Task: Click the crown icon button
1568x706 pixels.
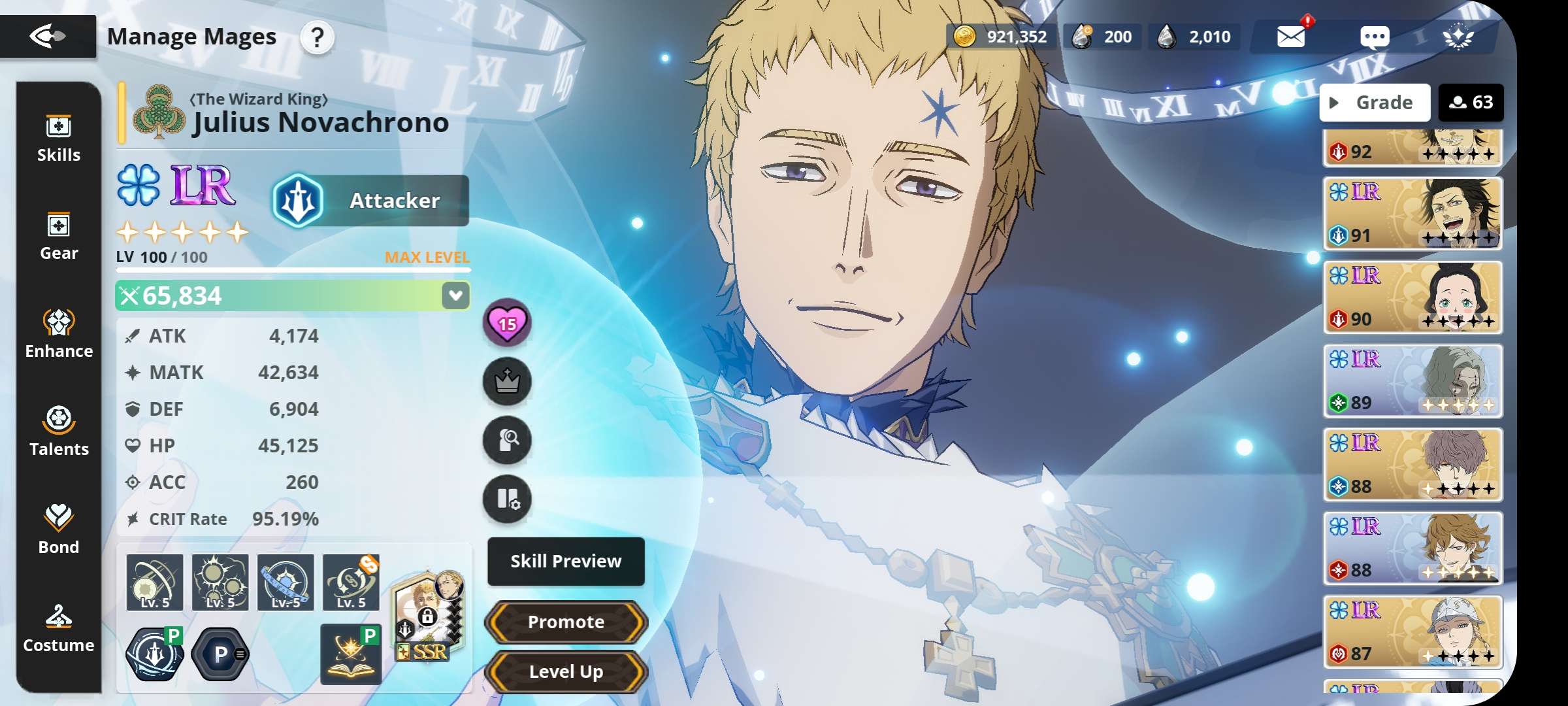Action: (507, 381)
